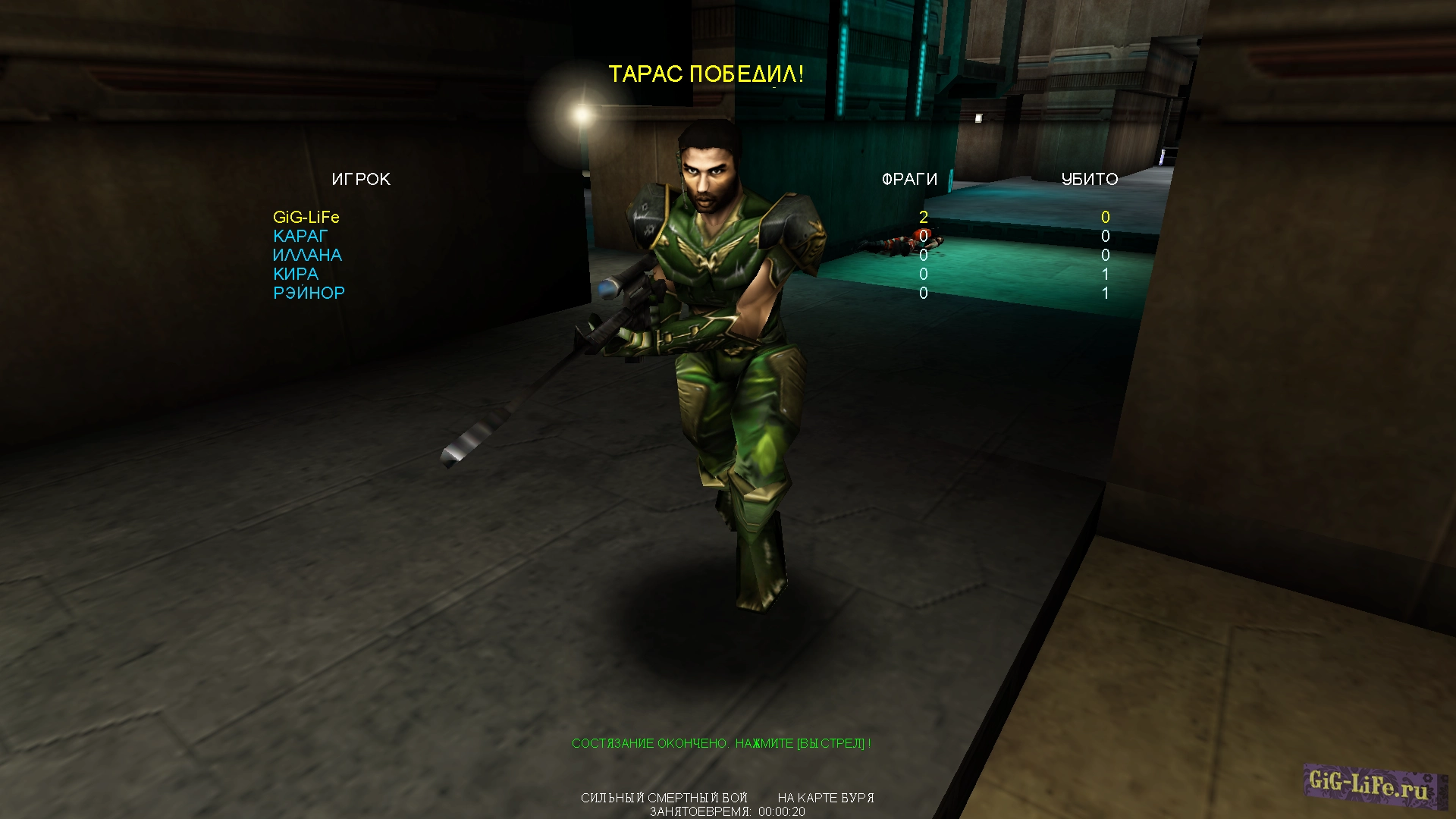The image size is (1456, 819).
Task: Click the ЗАНЯТОЕВРЕМЯ 00:00:20 timer
Action: tap(726, 812)
